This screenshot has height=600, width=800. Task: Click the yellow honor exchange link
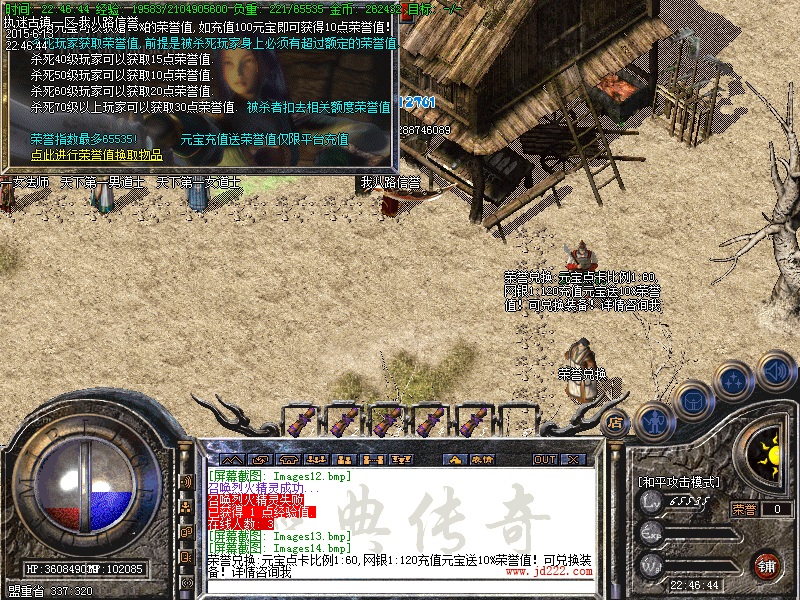[x=96, y=155]
